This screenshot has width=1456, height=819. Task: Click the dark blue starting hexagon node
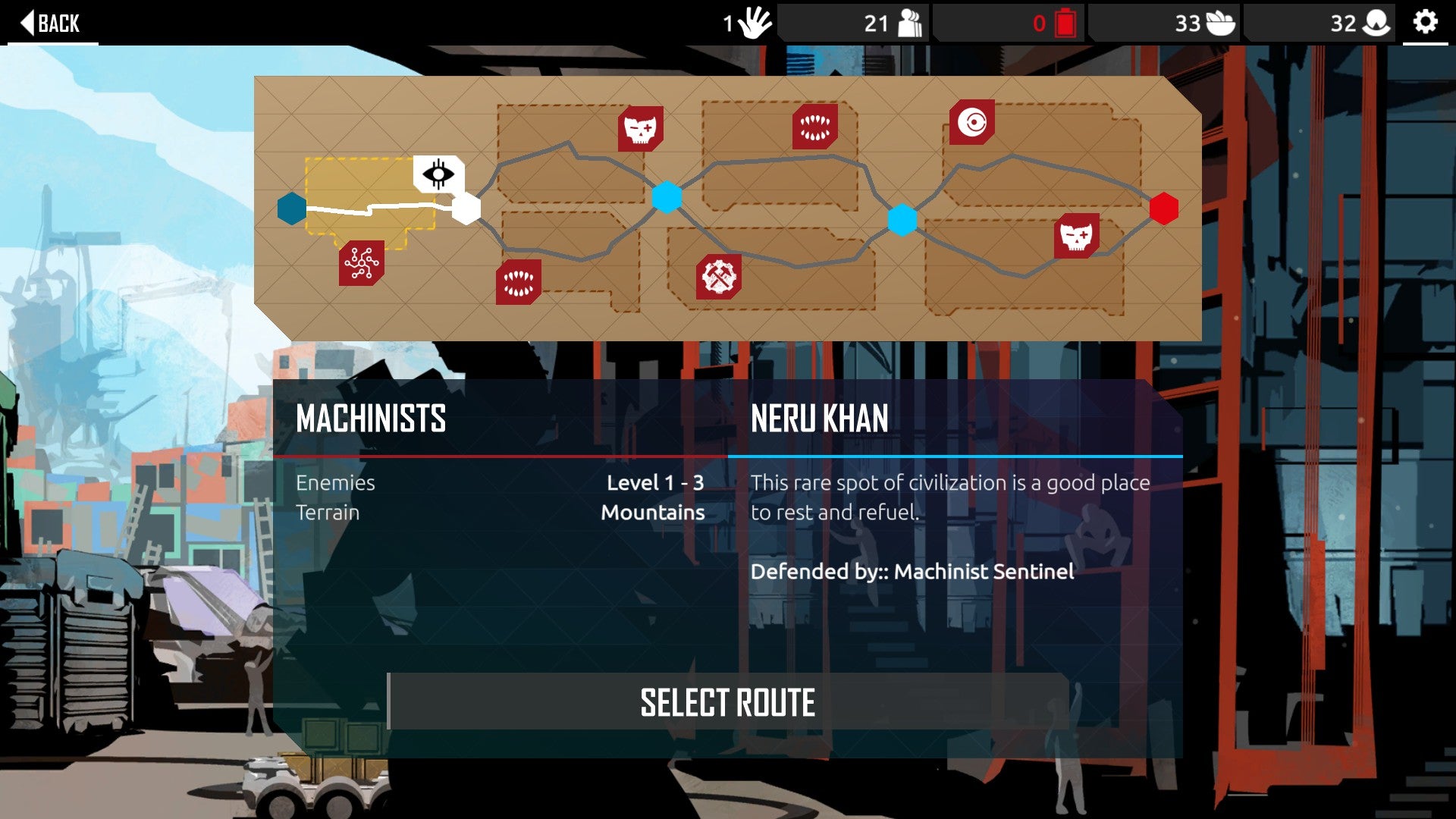pyautogui.click(x=292, y=208)
